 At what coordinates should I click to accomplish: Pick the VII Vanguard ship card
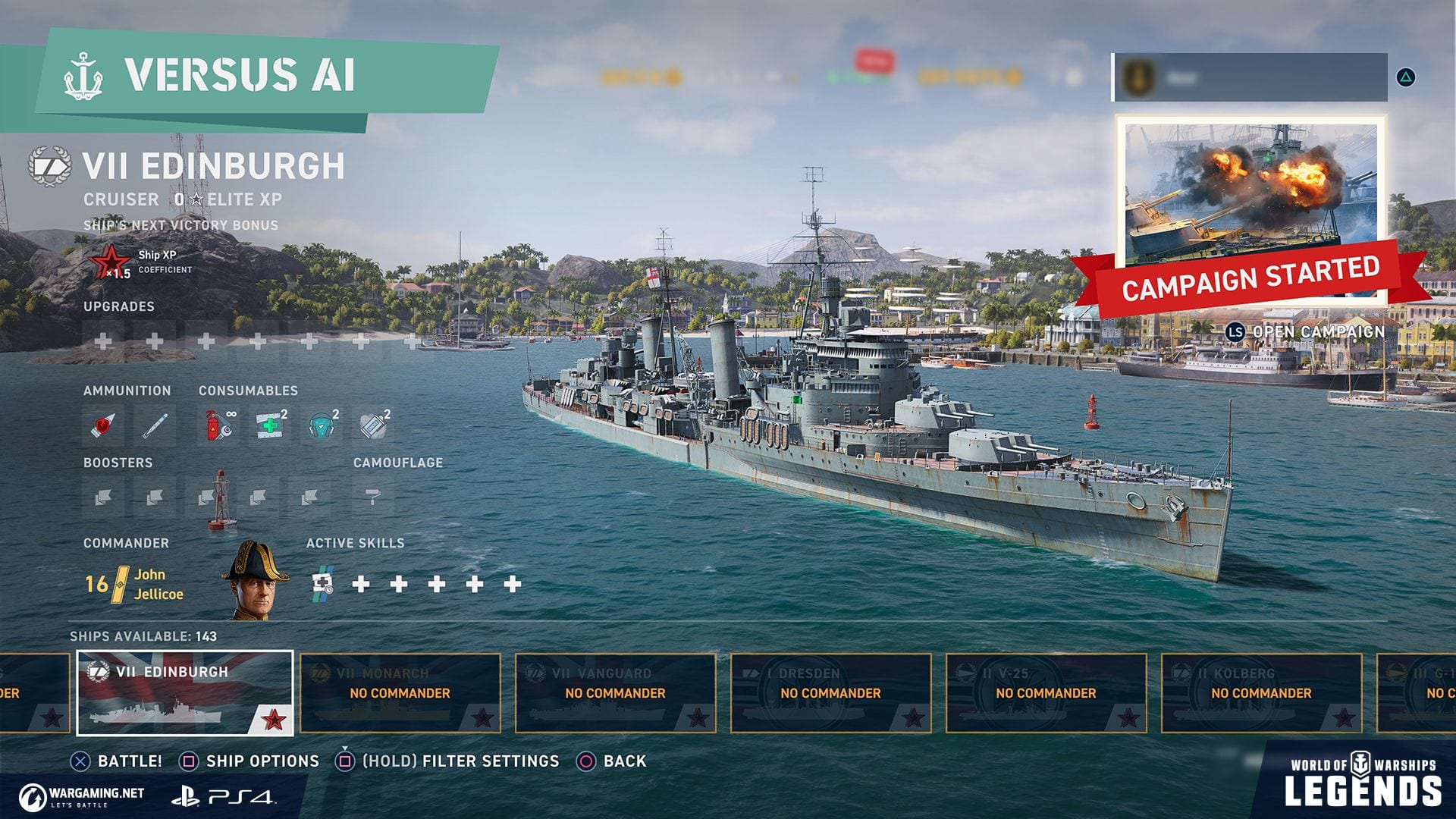click(x=616, y=692)
